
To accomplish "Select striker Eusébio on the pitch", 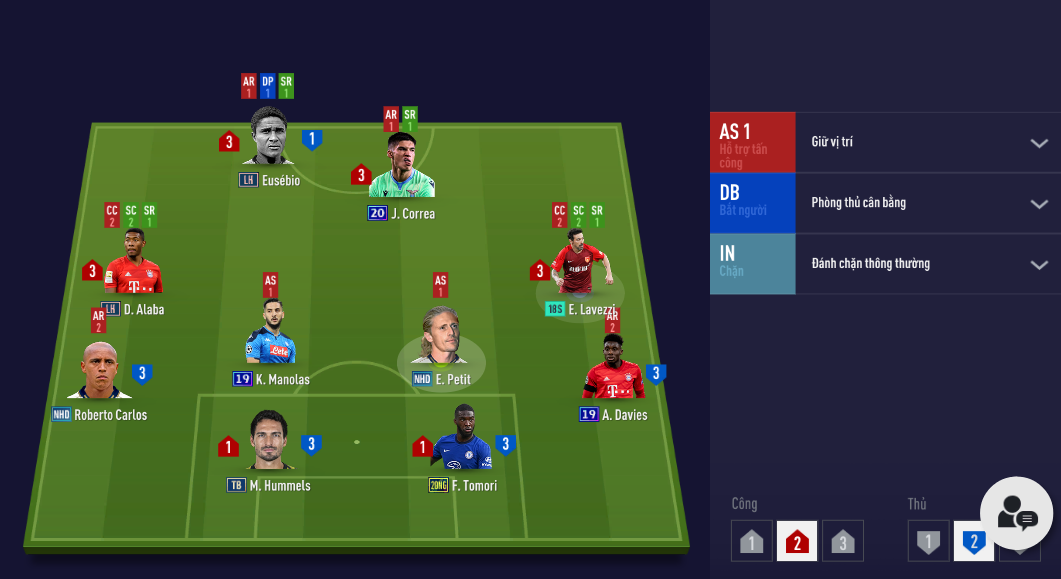I will click(x=270, y=138).
